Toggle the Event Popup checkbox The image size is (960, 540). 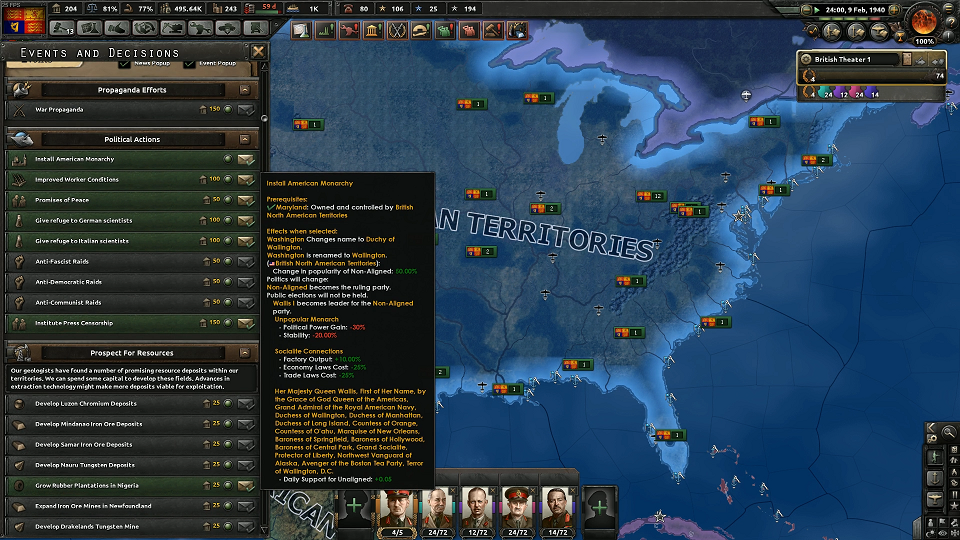point(190,64)
